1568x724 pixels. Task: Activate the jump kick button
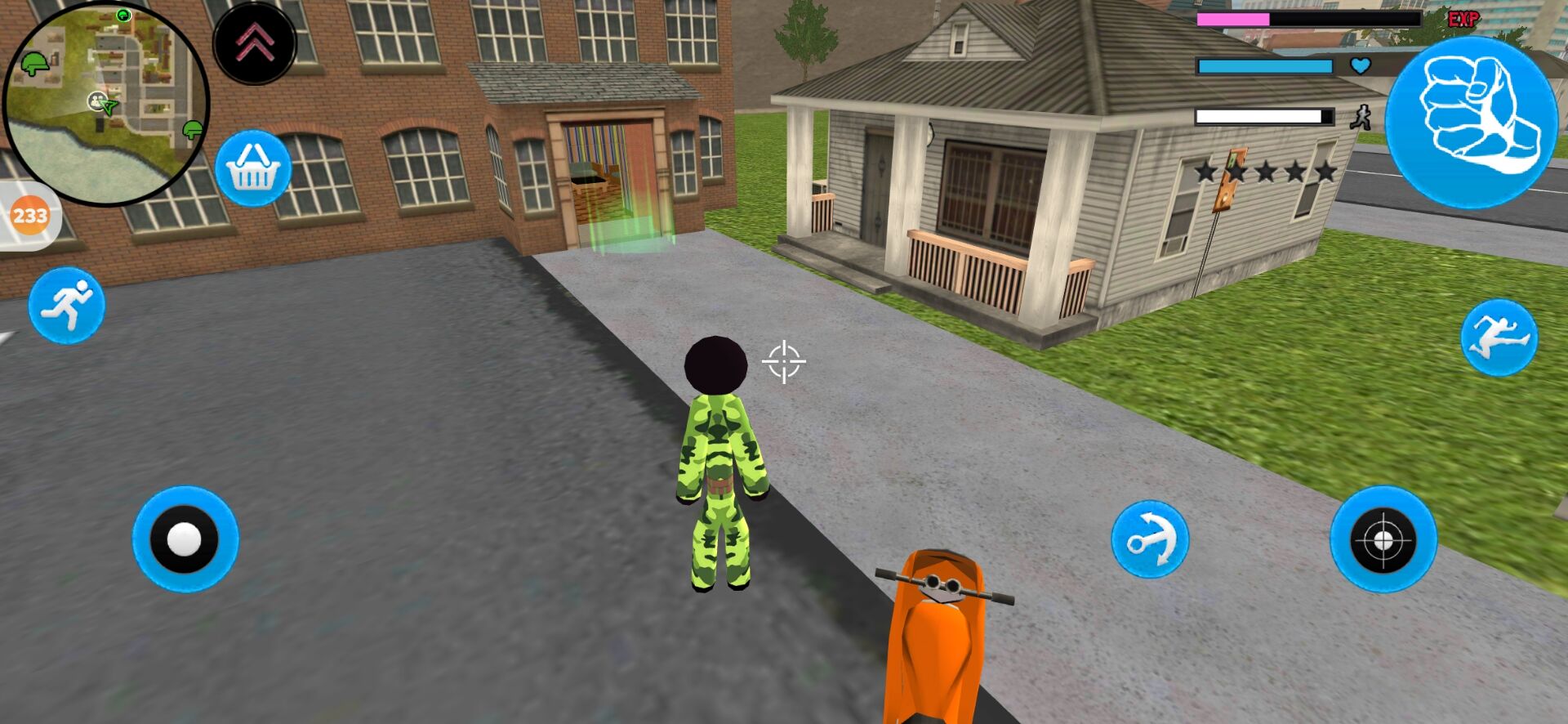(1499, 337)
